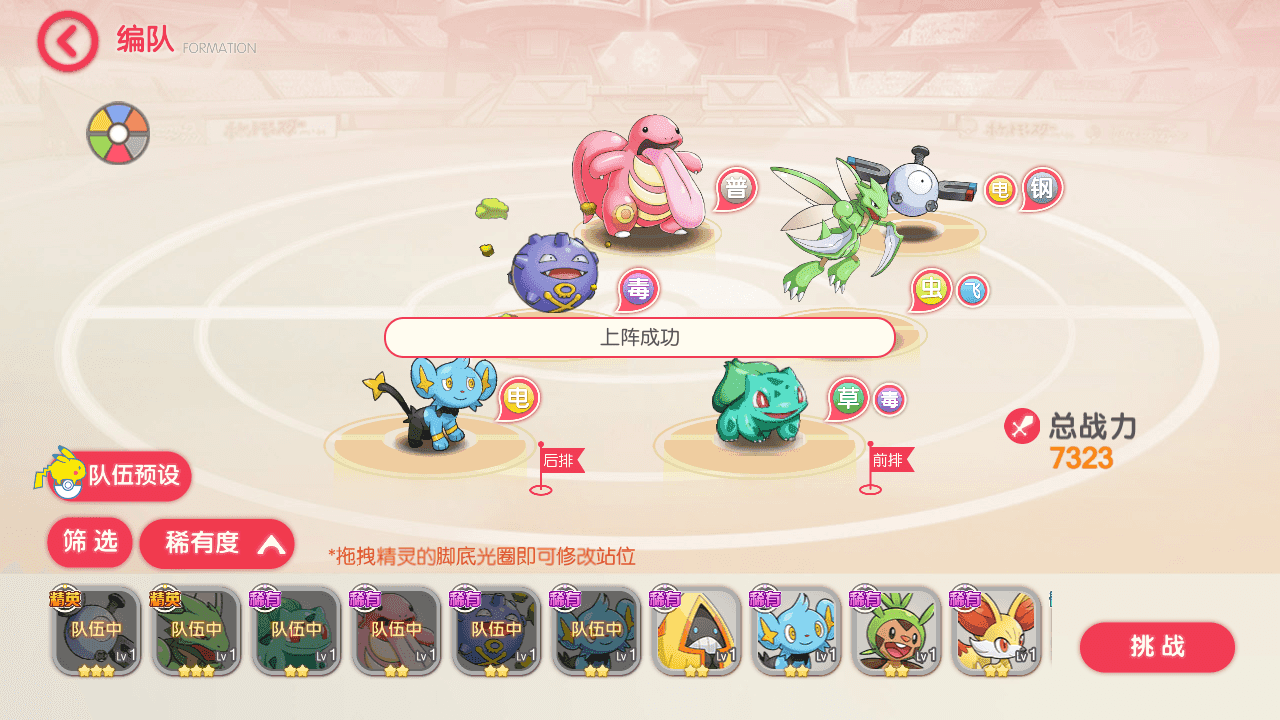Select the Shinx roster card marked 队伍中
Screen dimensions: 1280x720
[597, 631]
